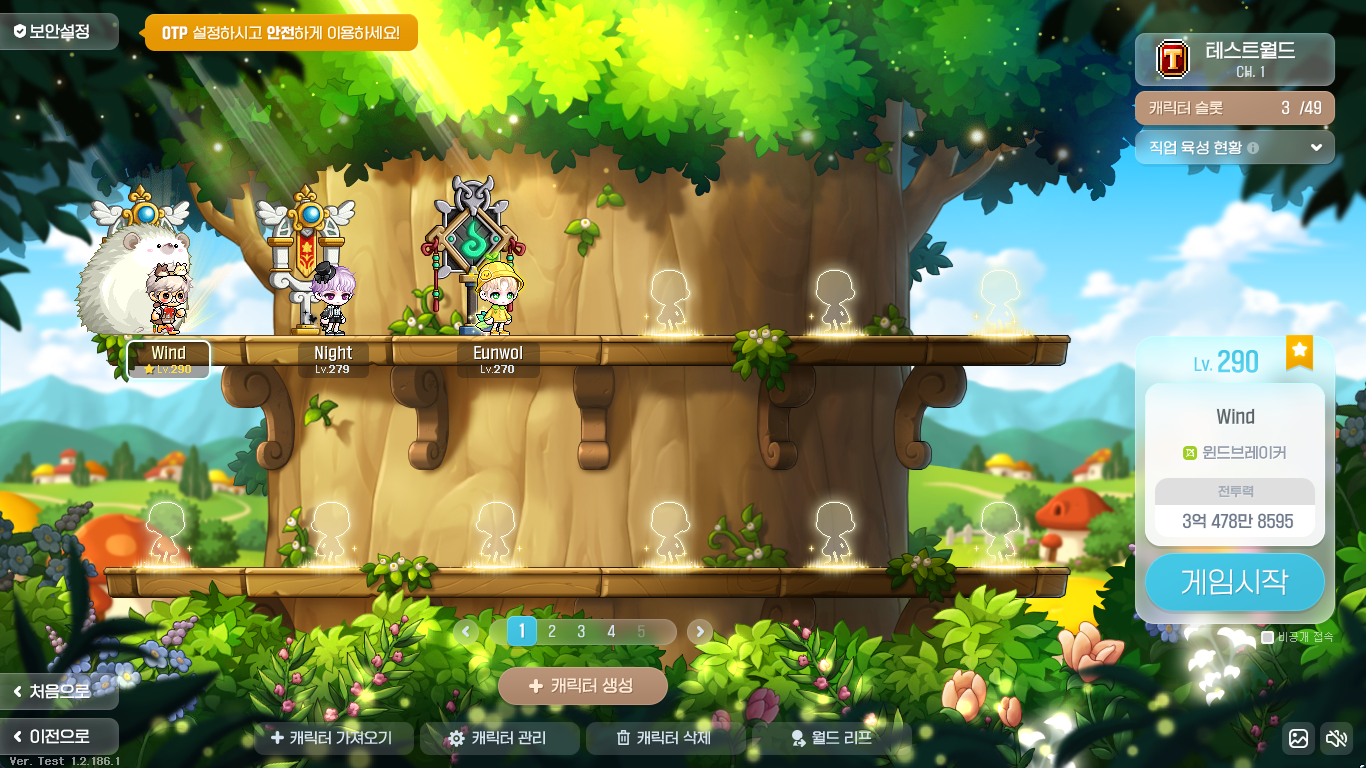
Task: Create a new character with 캐릭터 생성
Action: (x=582, y=686)
